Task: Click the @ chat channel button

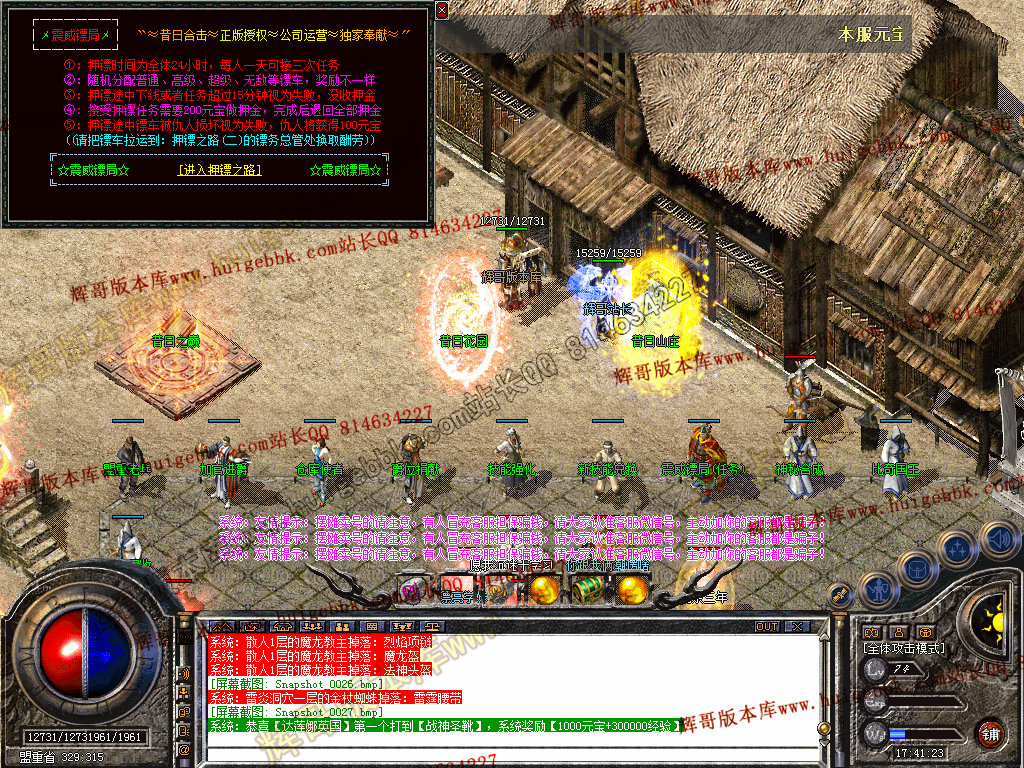Action: tap(184, 748)
